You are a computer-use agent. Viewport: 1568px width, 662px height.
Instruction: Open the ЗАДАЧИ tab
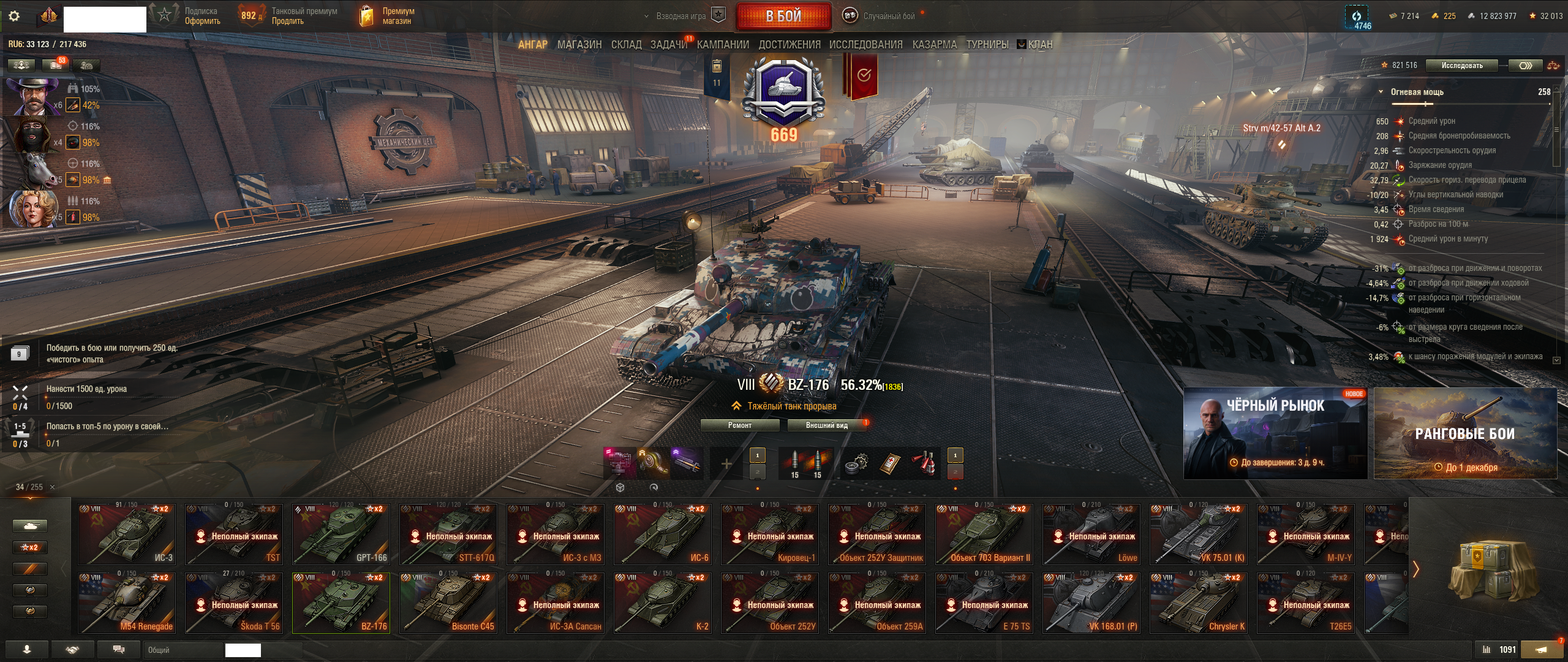[668, 44]
